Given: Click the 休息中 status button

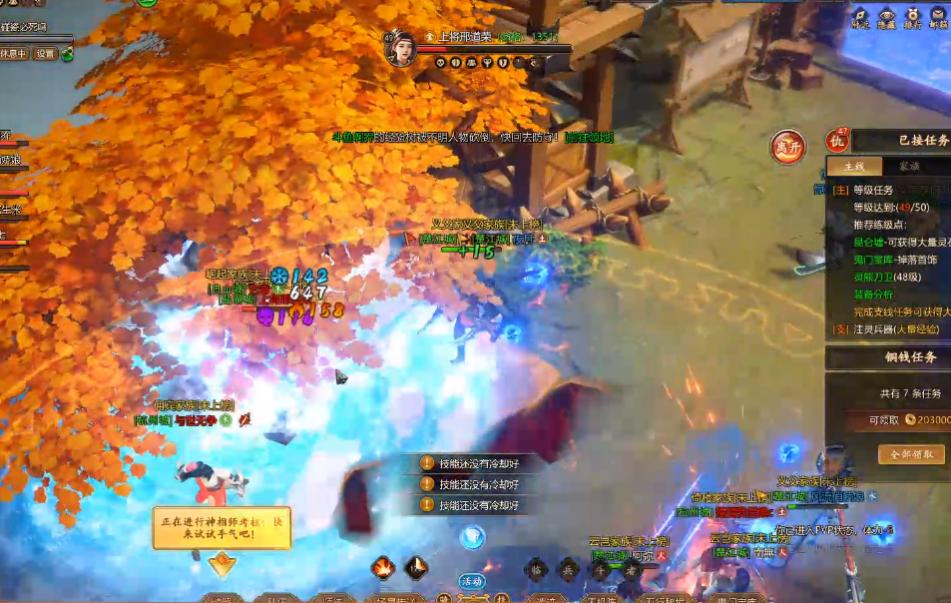Looking at the screenshot, I should [14, 54].
